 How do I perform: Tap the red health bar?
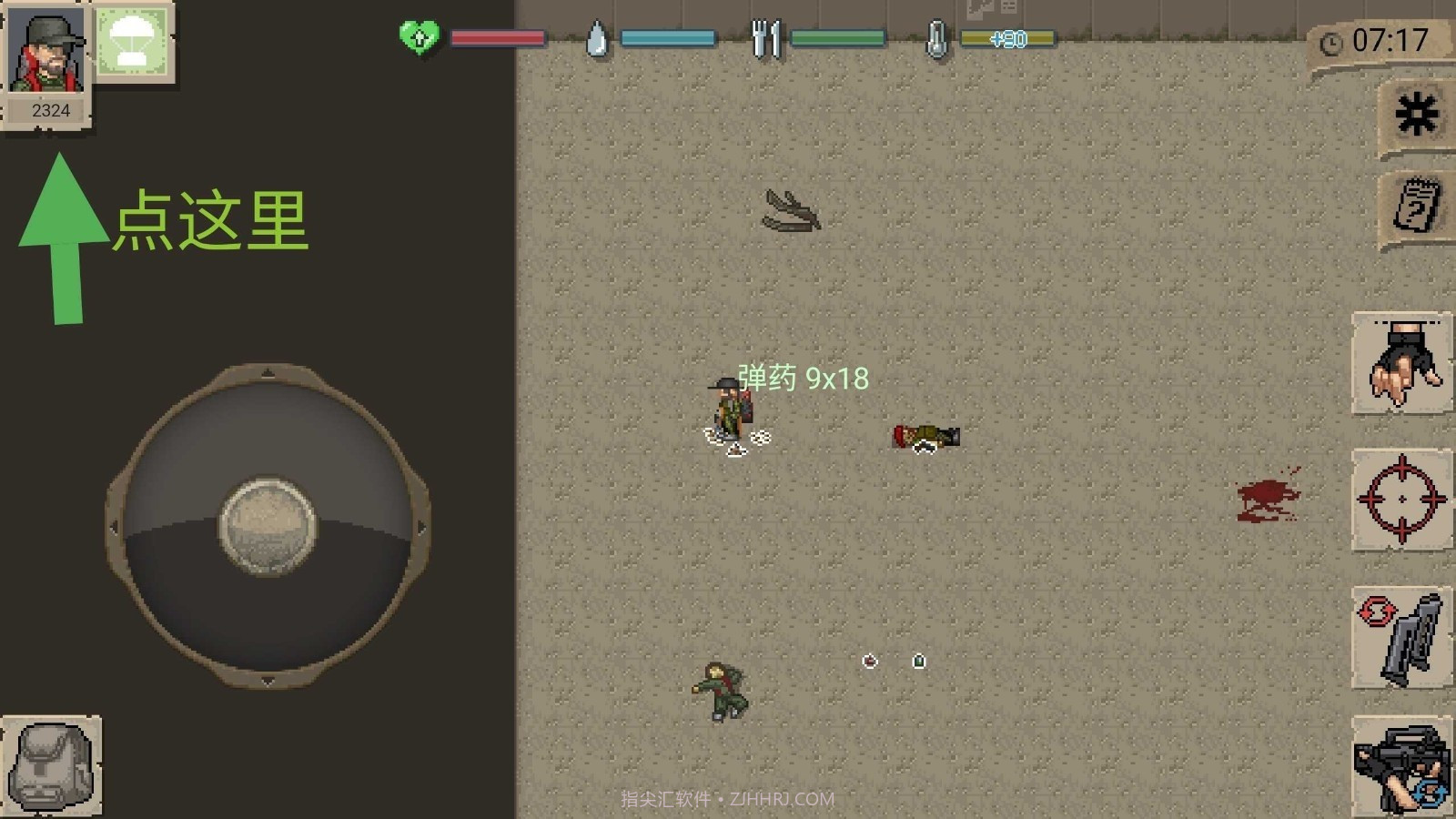[496, 38]
